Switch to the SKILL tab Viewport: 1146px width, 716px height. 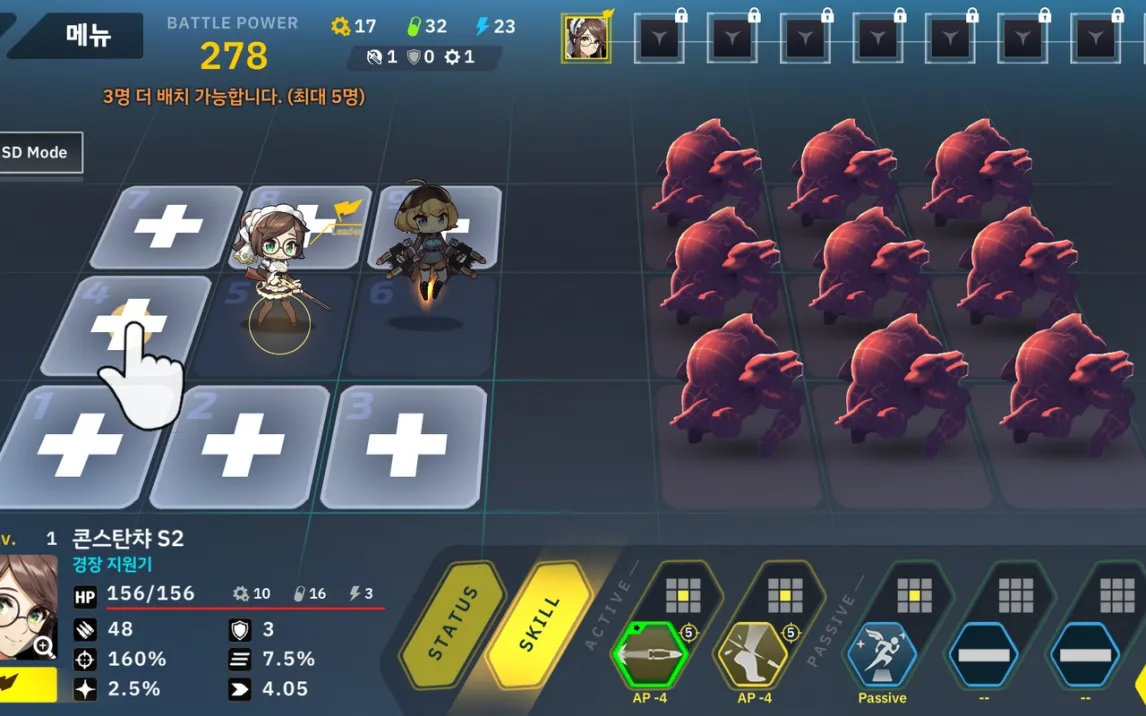(x=541, y=624)
